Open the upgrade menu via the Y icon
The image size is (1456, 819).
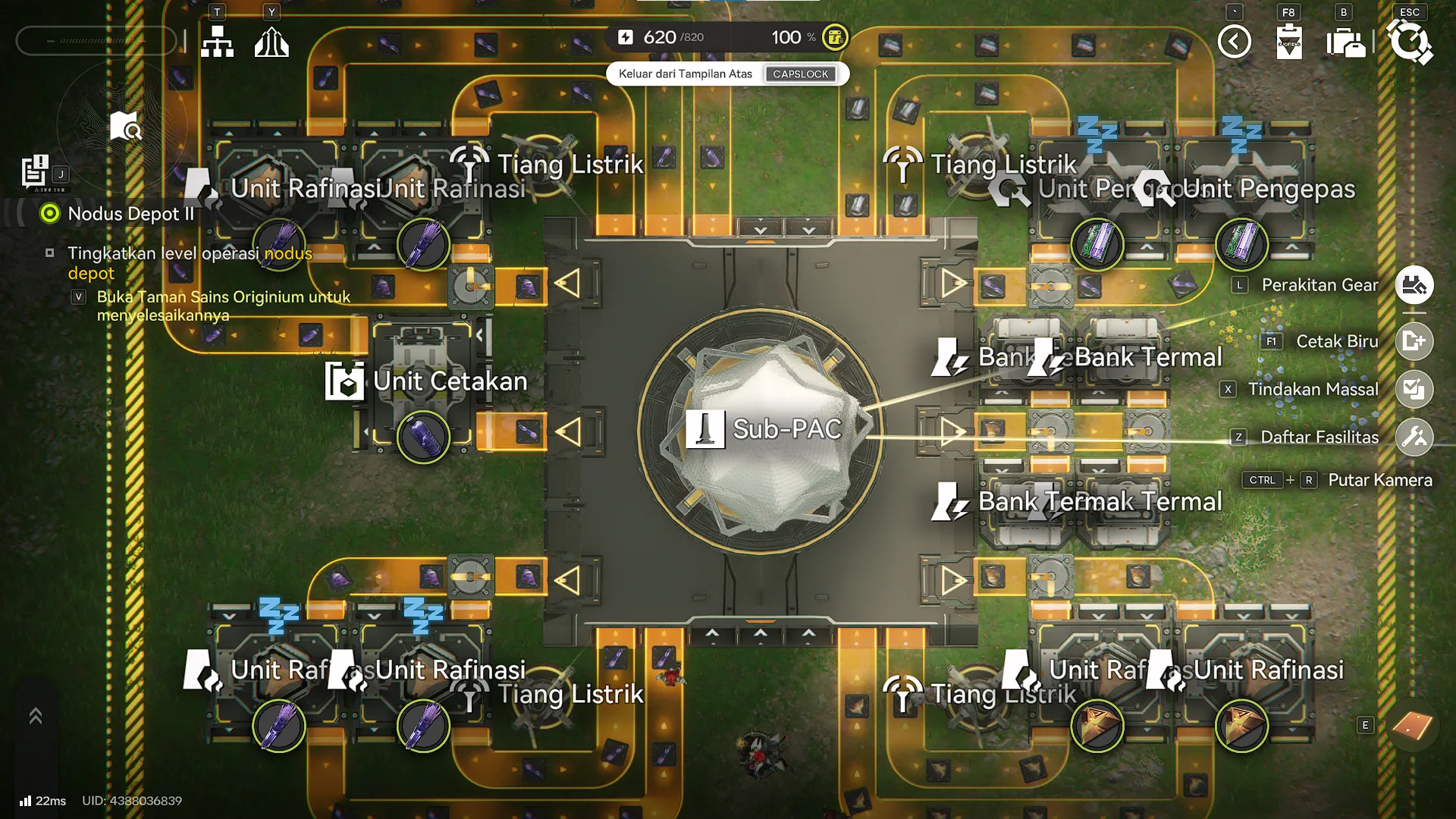[271, 42]
